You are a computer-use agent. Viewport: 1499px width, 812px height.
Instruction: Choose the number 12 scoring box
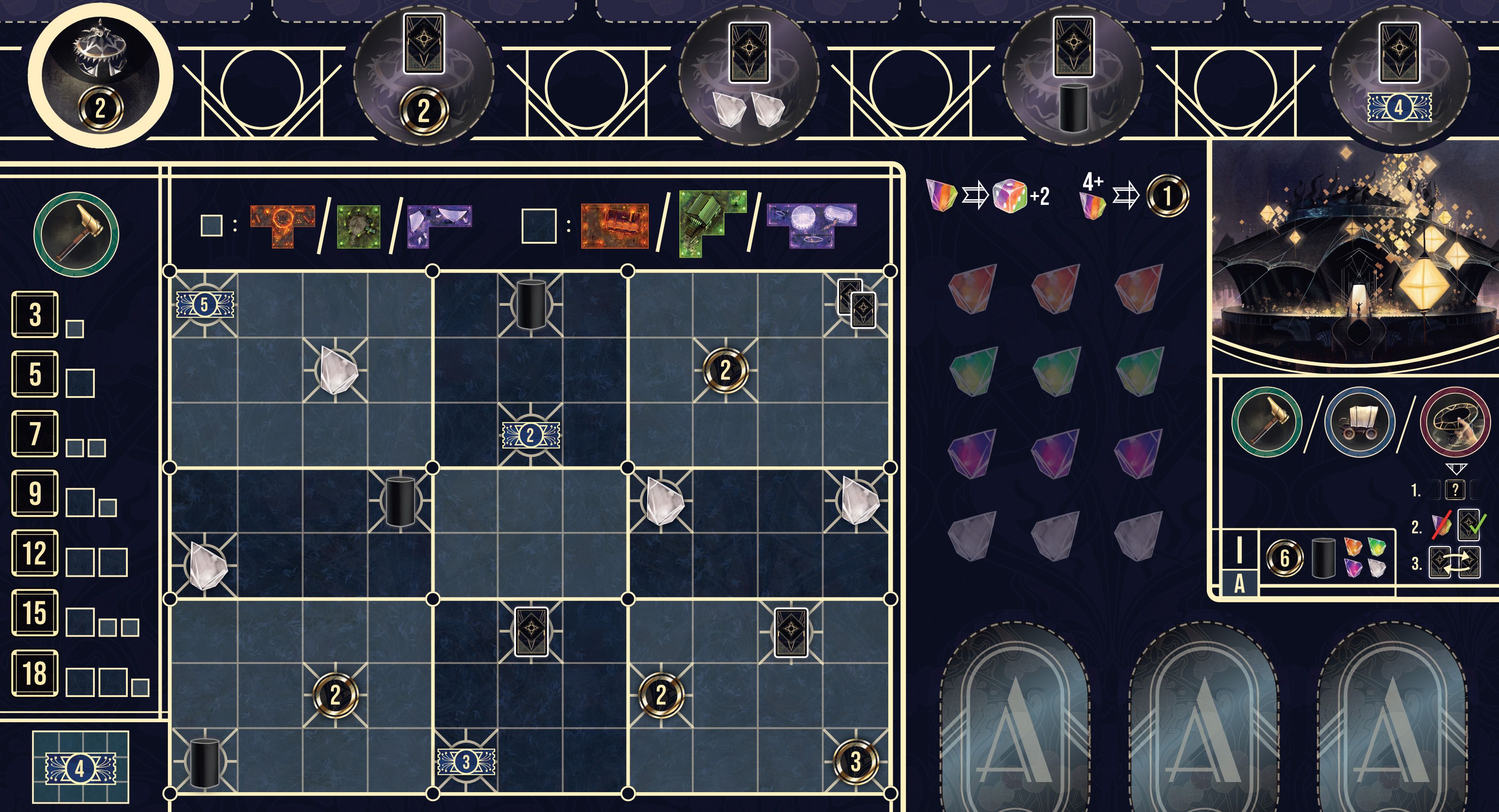click(35, 553)
